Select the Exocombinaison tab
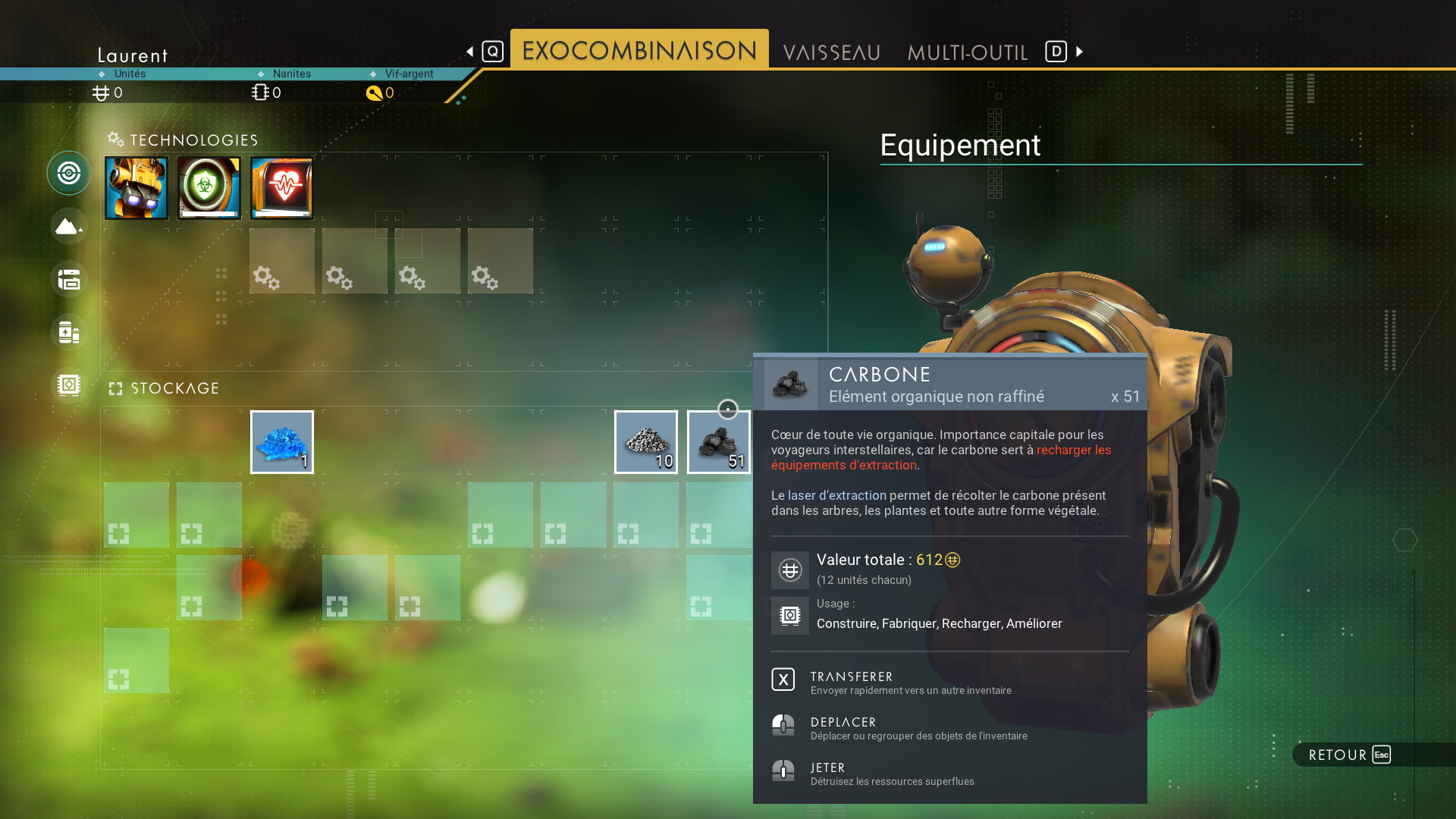The image size is (1456, 819). coord(639,50)
